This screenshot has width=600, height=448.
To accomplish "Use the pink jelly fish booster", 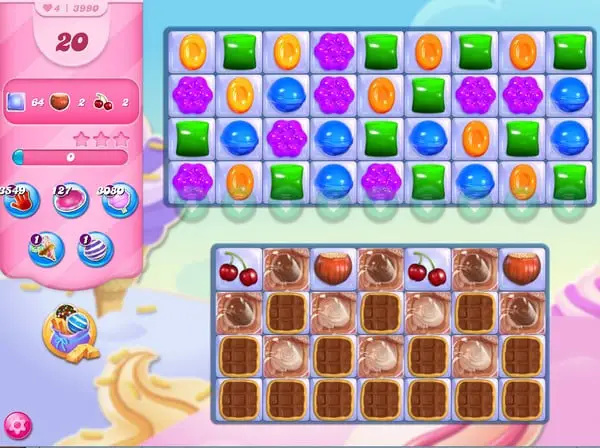I will pyautogui.click(x=70, y=200).
